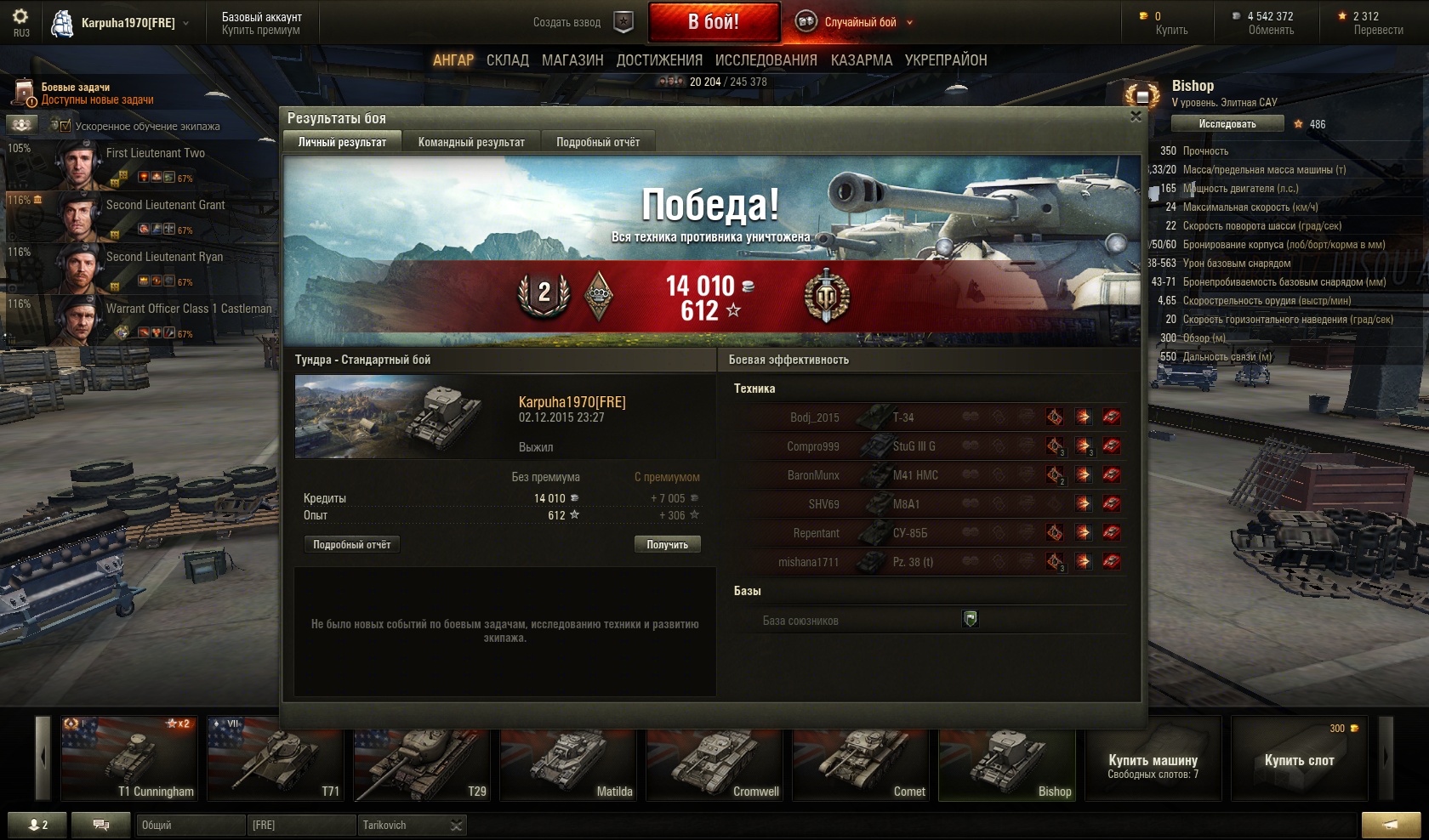Screen dimensions: 1429x840
Task: Open ДОСТИЖЕНИЯ page
Action: click(x=659, y=60)
